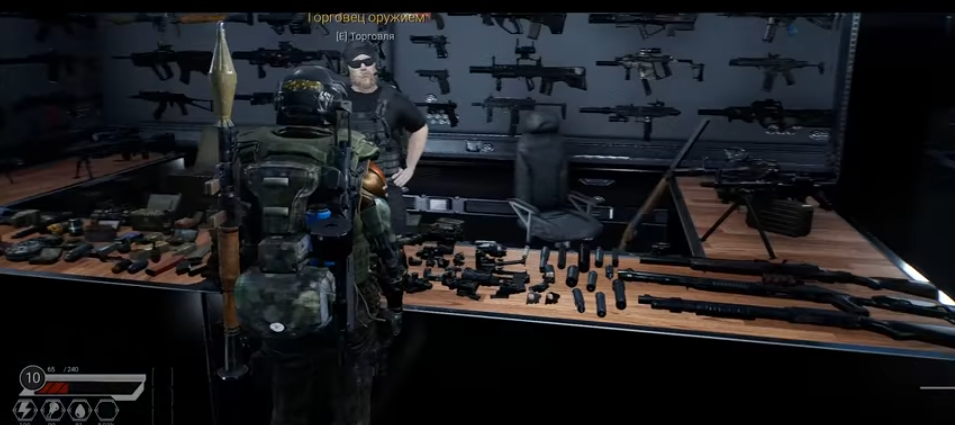Click the water drop thirst icon
The height and width of the screenshot is (425, 955).
[x=78, y=410]
